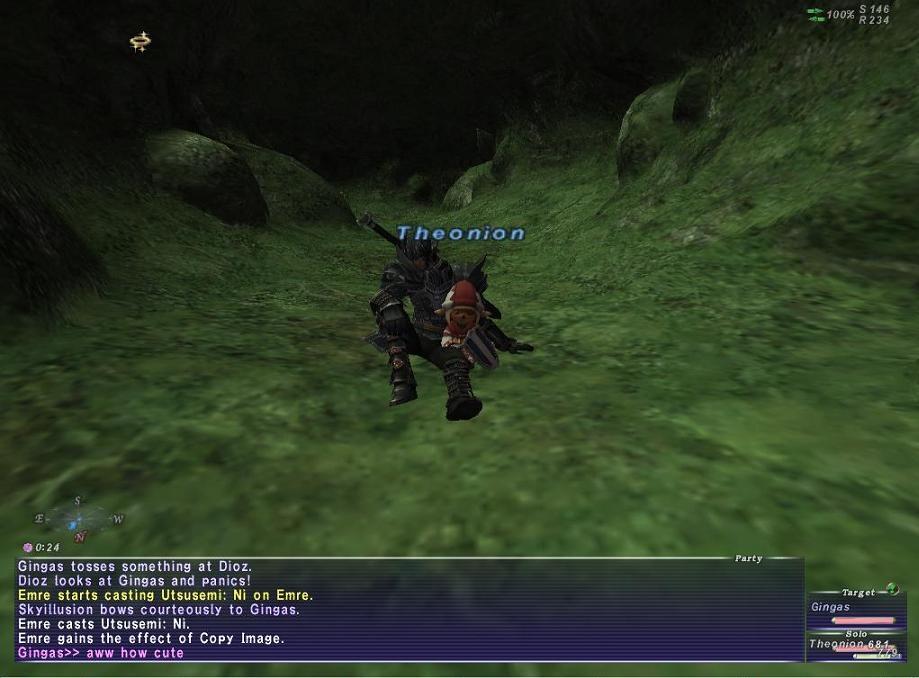Click the connection status arrows icon
The width and height of the screenshot is (919, 678).
pyautogui.click(x=816, y=15)
